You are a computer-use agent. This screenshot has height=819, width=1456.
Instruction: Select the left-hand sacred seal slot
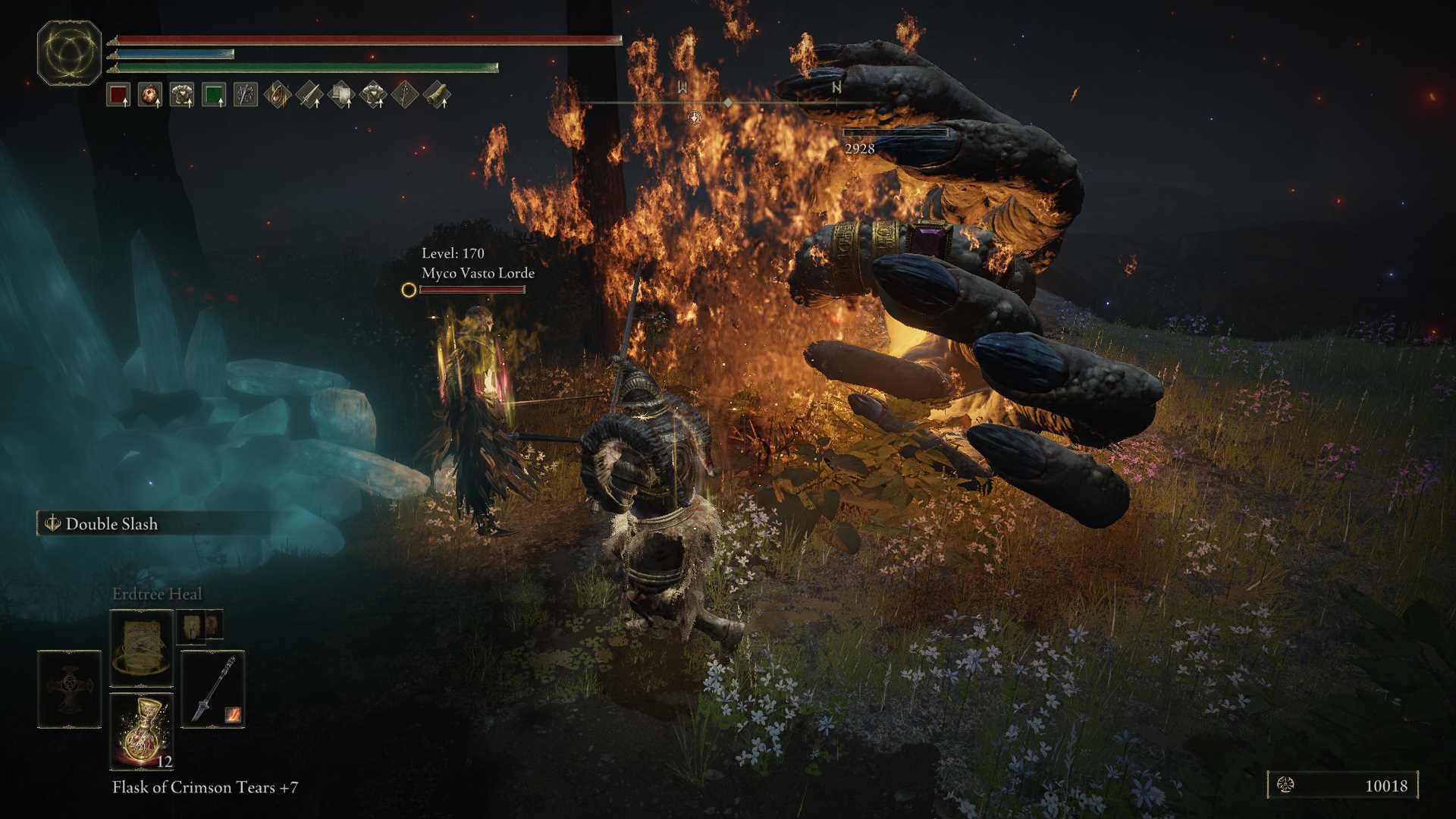69,689
